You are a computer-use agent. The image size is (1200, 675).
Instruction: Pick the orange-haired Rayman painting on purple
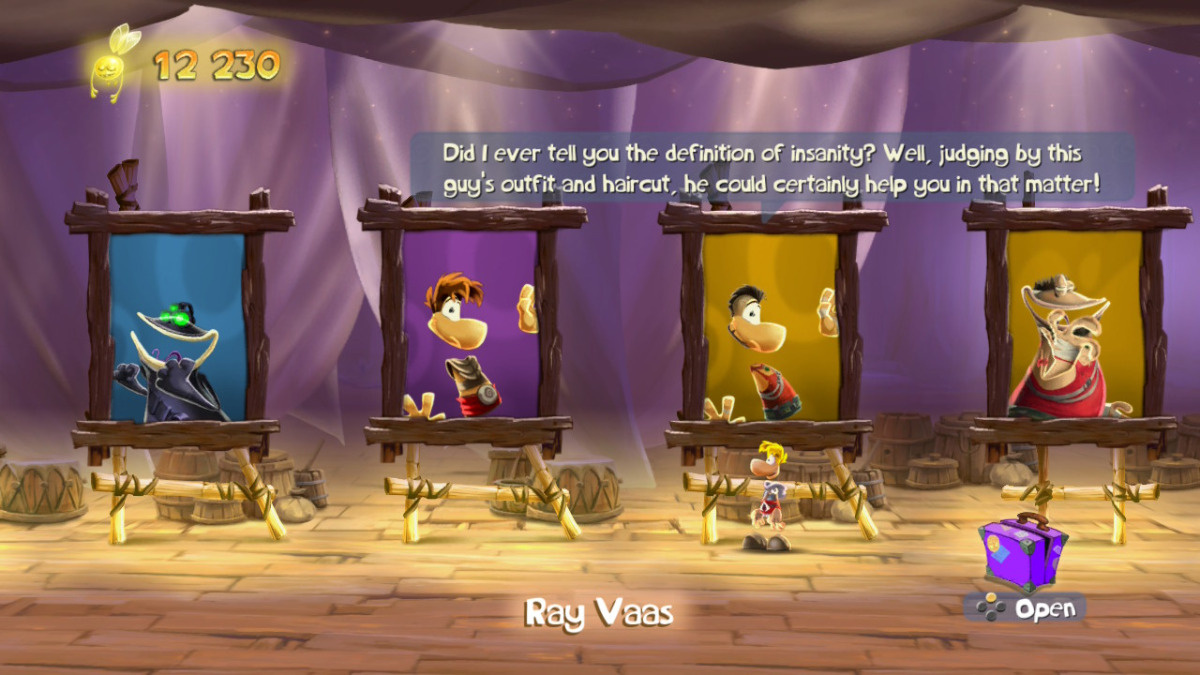471,328
